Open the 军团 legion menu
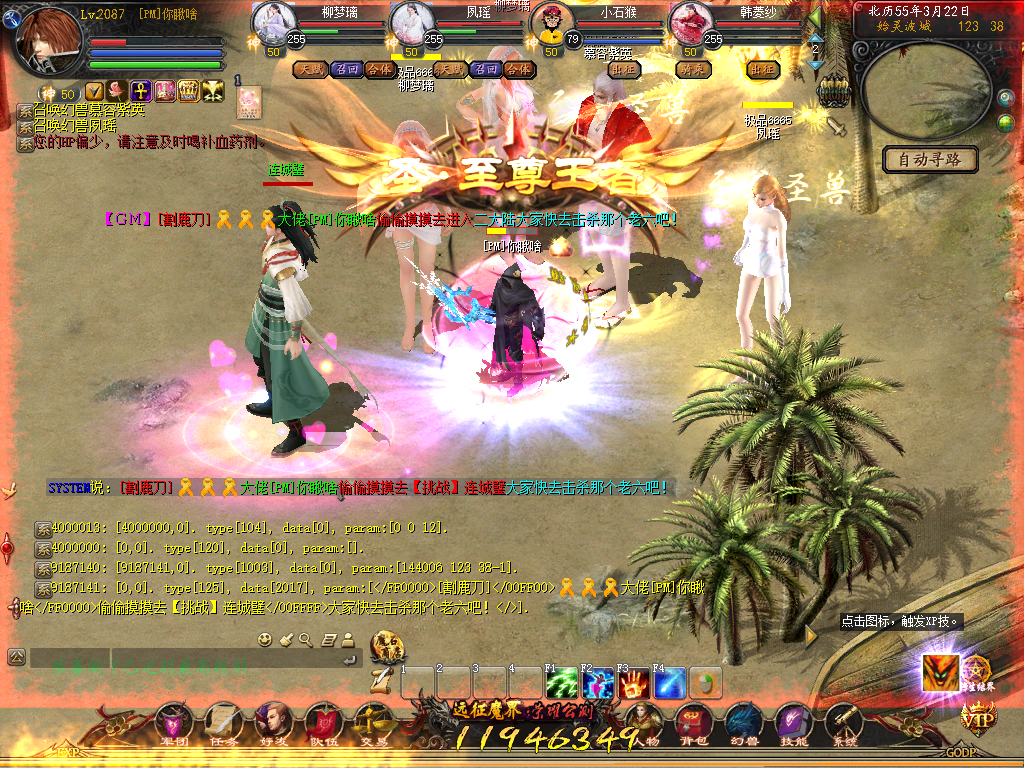Viewport: 1024px width, 768px height. 174,722
